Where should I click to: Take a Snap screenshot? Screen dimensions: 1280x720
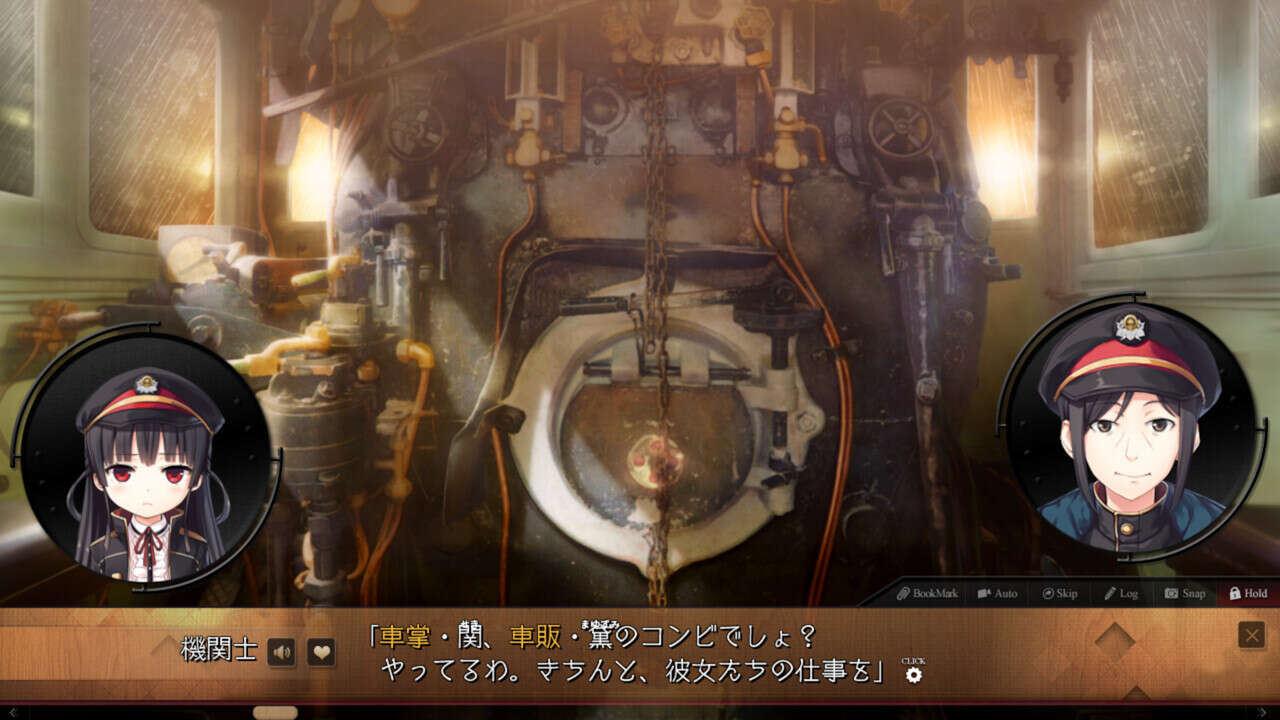coord(1184,593)
